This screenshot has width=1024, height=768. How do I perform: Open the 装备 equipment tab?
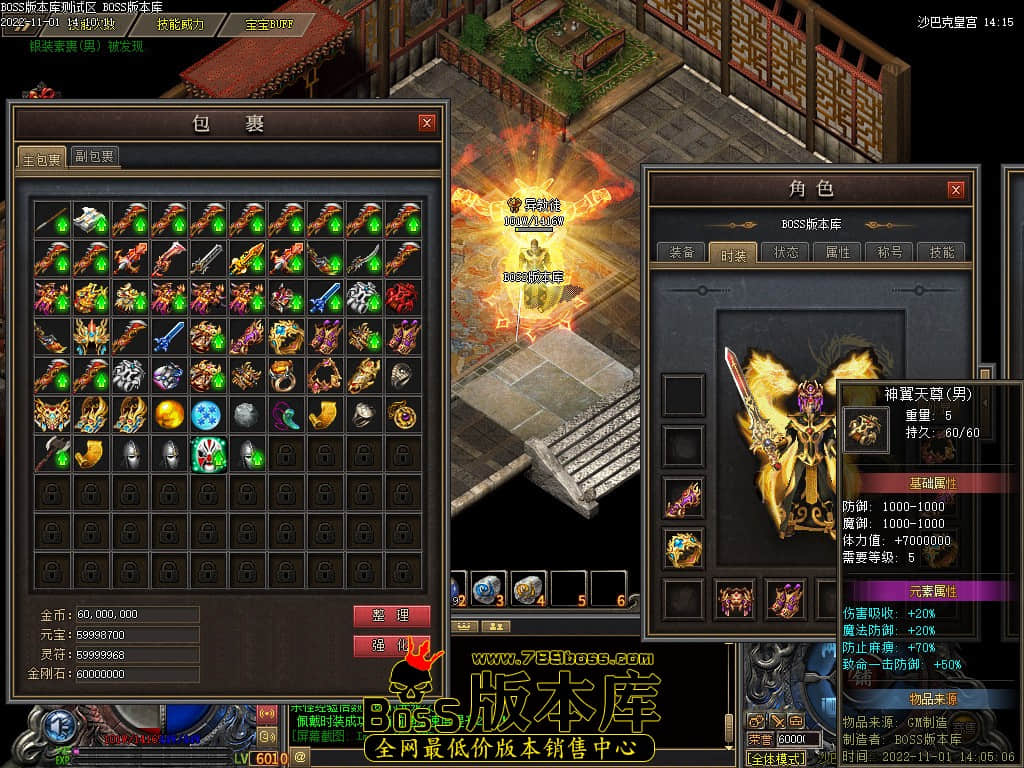pos(682,252)
